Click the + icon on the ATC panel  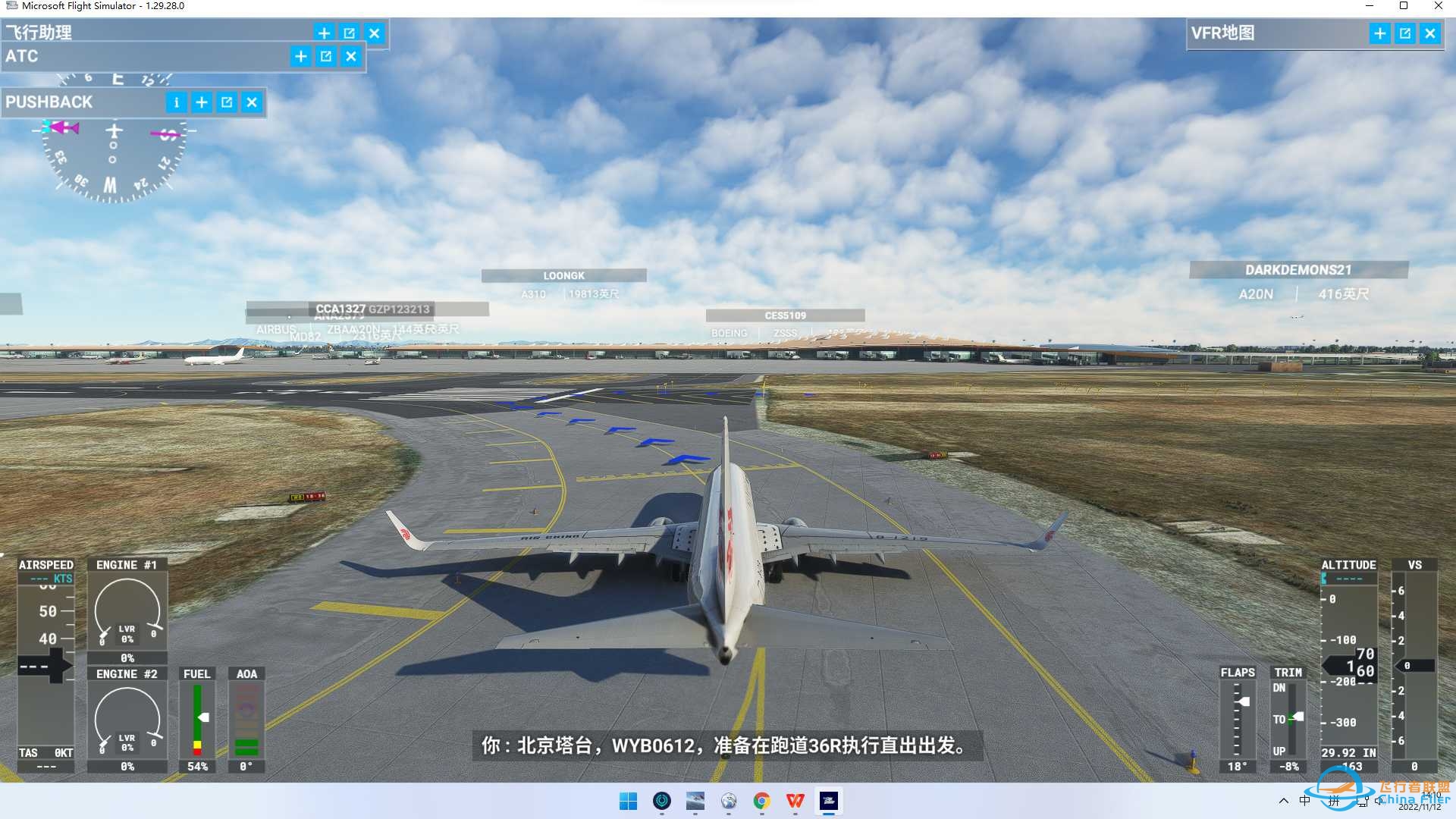point(300,56)
